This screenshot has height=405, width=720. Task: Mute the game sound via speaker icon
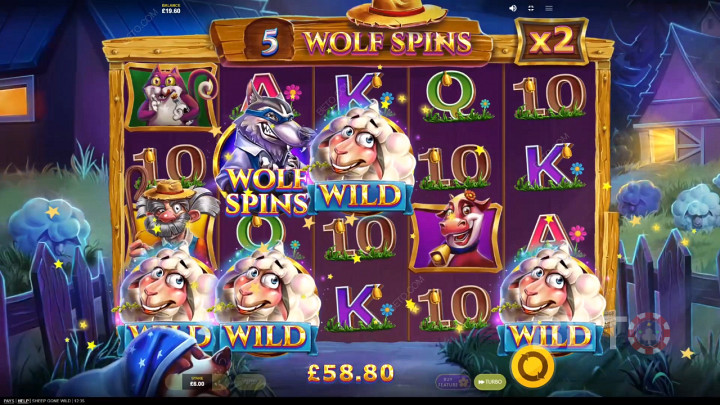point(513,8)
